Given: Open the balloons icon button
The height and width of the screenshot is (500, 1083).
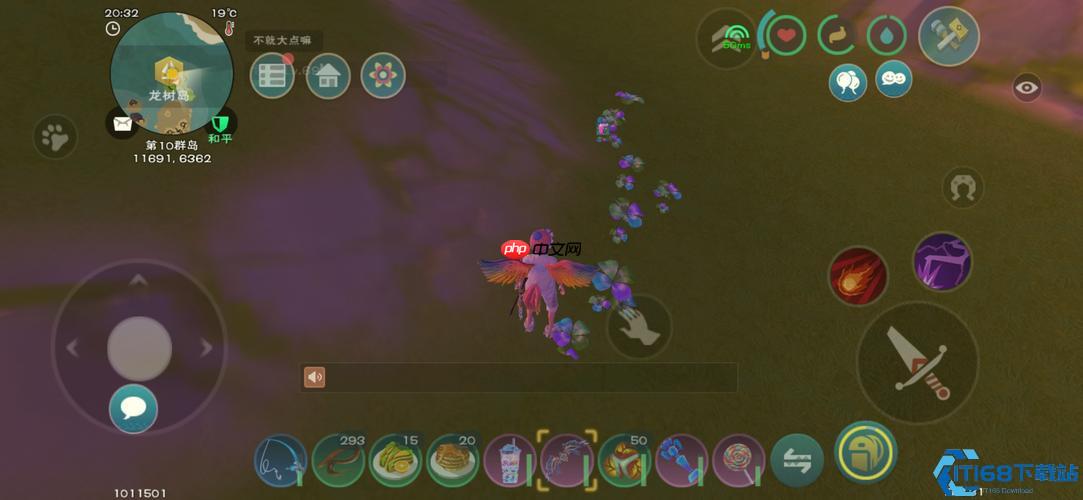Looking at the screenshot, I should (848, 82).
